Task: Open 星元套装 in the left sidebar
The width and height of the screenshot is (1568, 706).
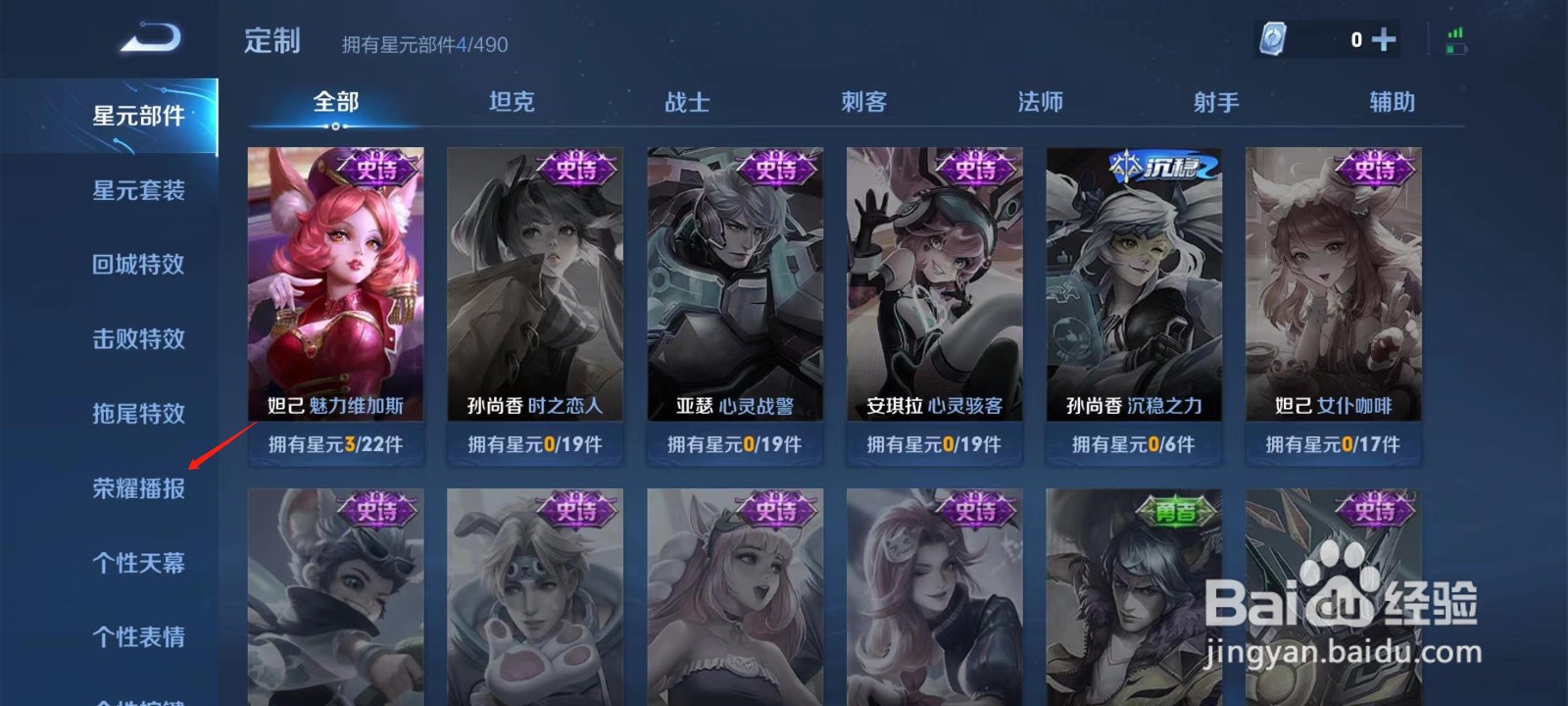Action: [x=137, y=191]
